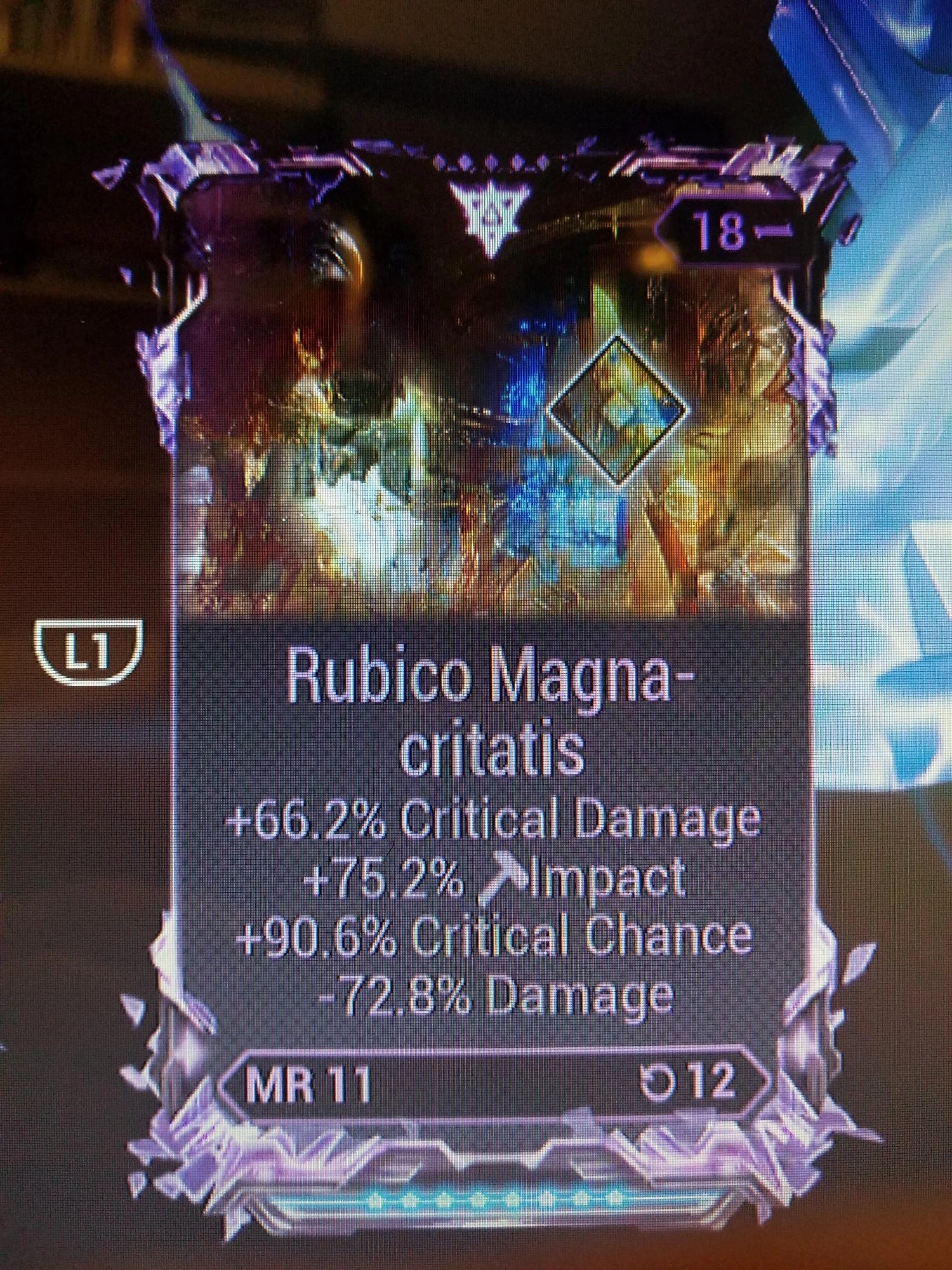952x1270 pixels.
Task: Click the triangular faction emblem atop the card
Action: (489, 210)
